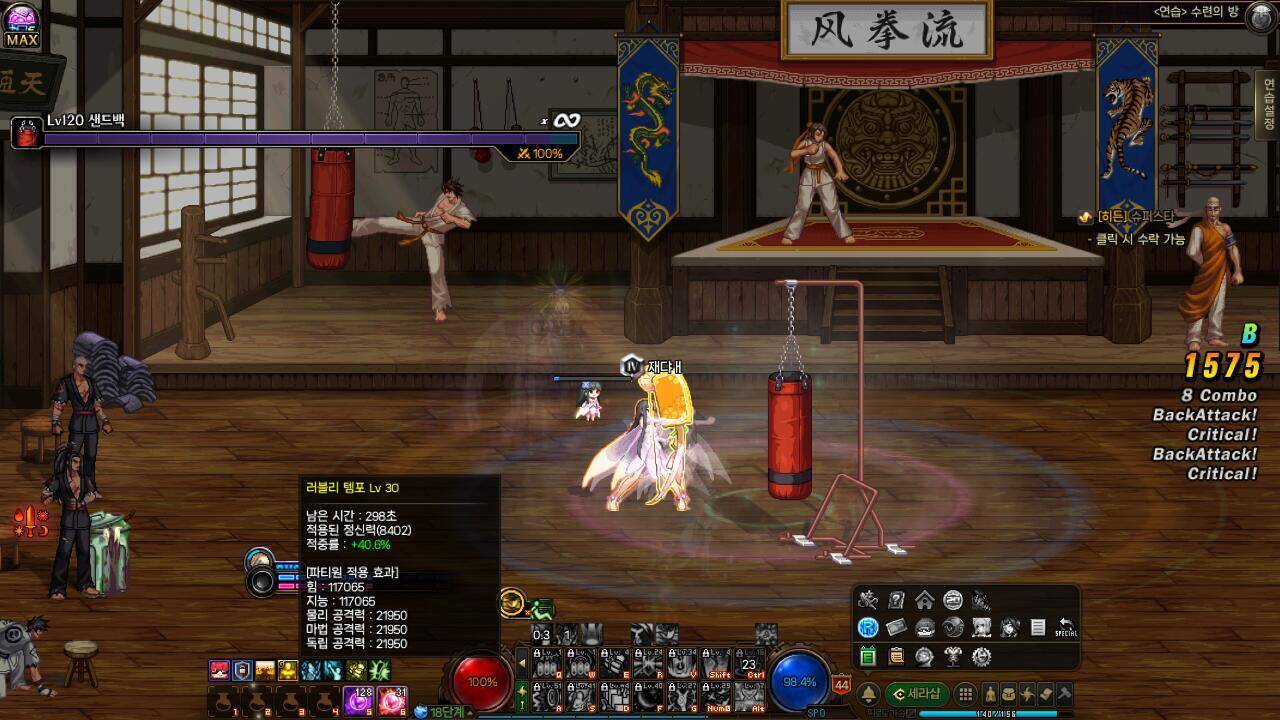Open the clipboard quest icon in the menu panel
This screenshot has width=1280, height=720.
click(x=896, y=656)
